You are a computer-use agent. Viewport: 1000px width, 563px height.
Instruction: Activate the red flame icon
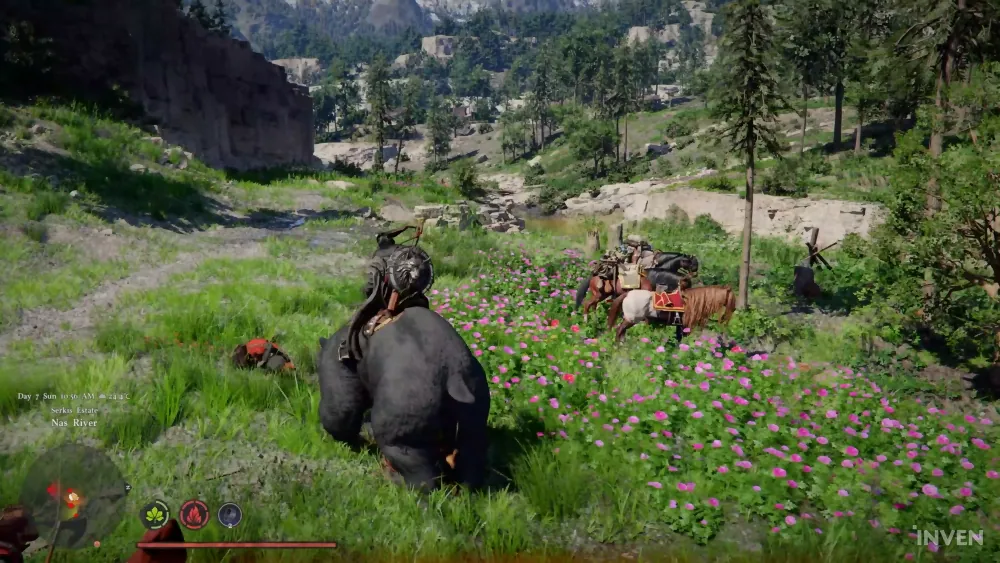tap(194, 514)
